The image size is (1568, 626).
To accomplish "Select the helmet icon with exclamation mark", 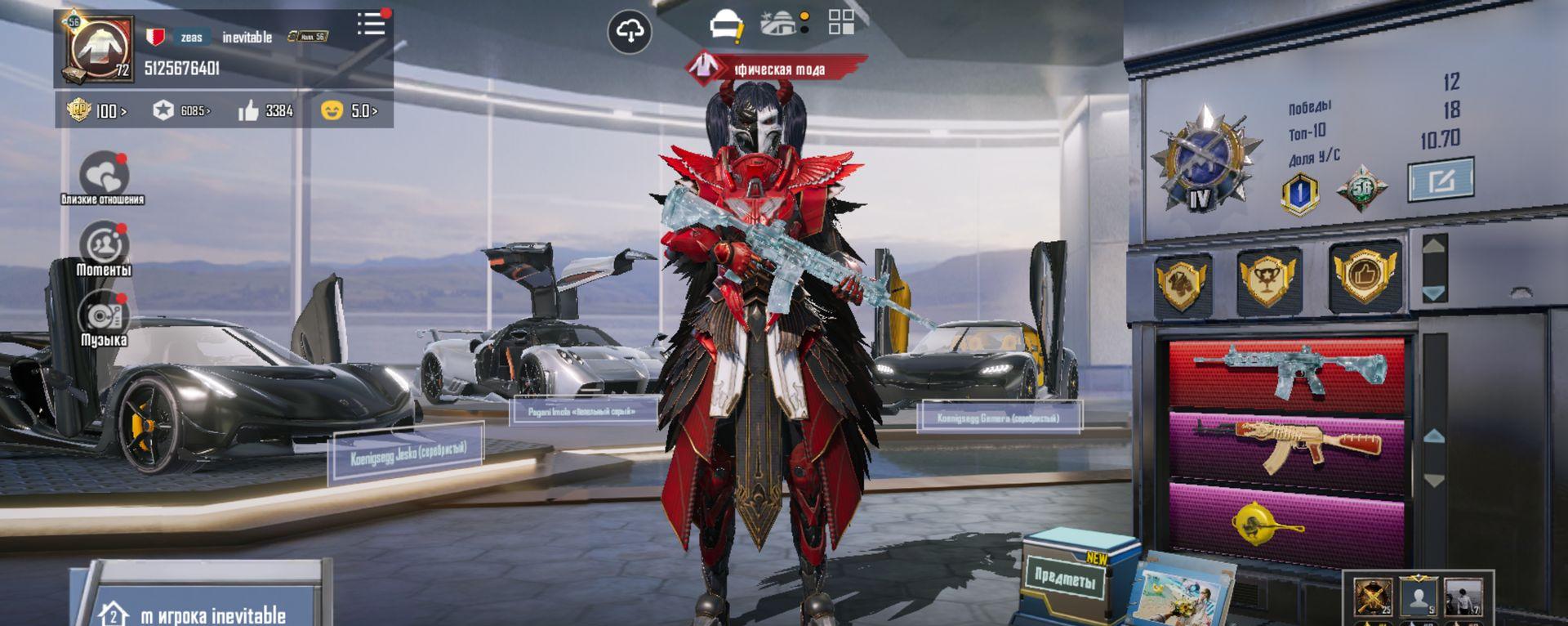I will (726, 25).
